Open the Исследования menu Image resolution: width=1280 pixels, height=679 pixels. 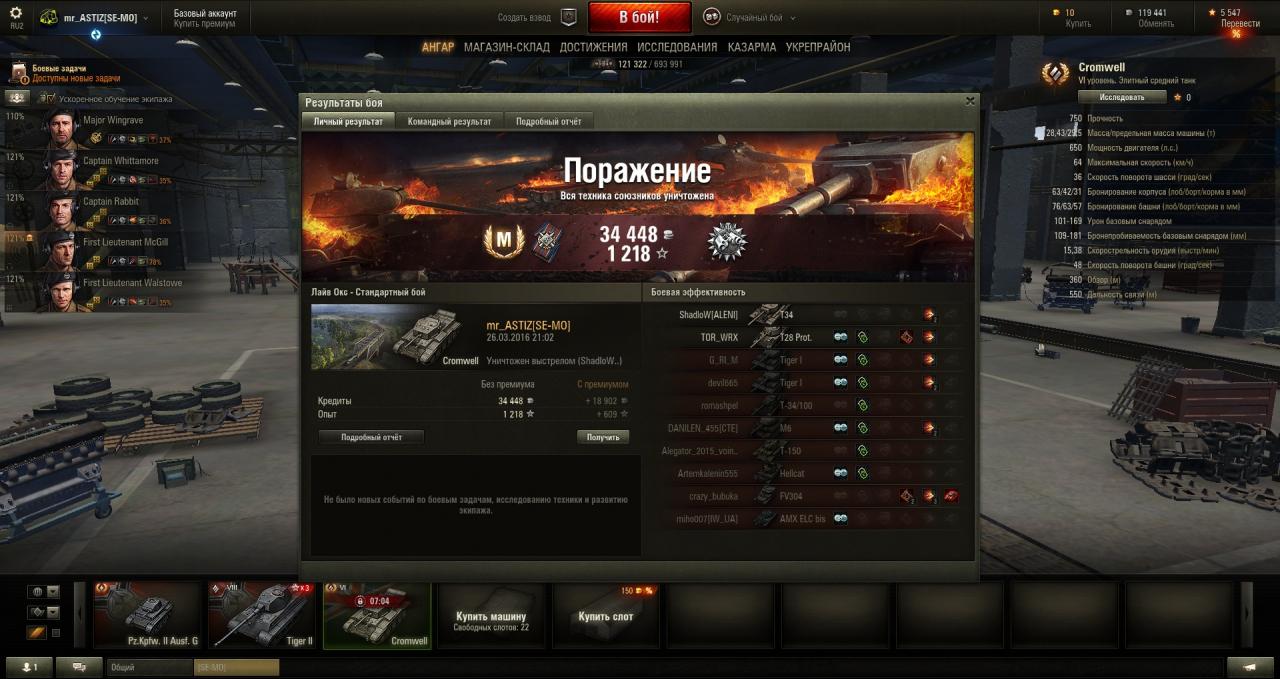pos(676,47)
